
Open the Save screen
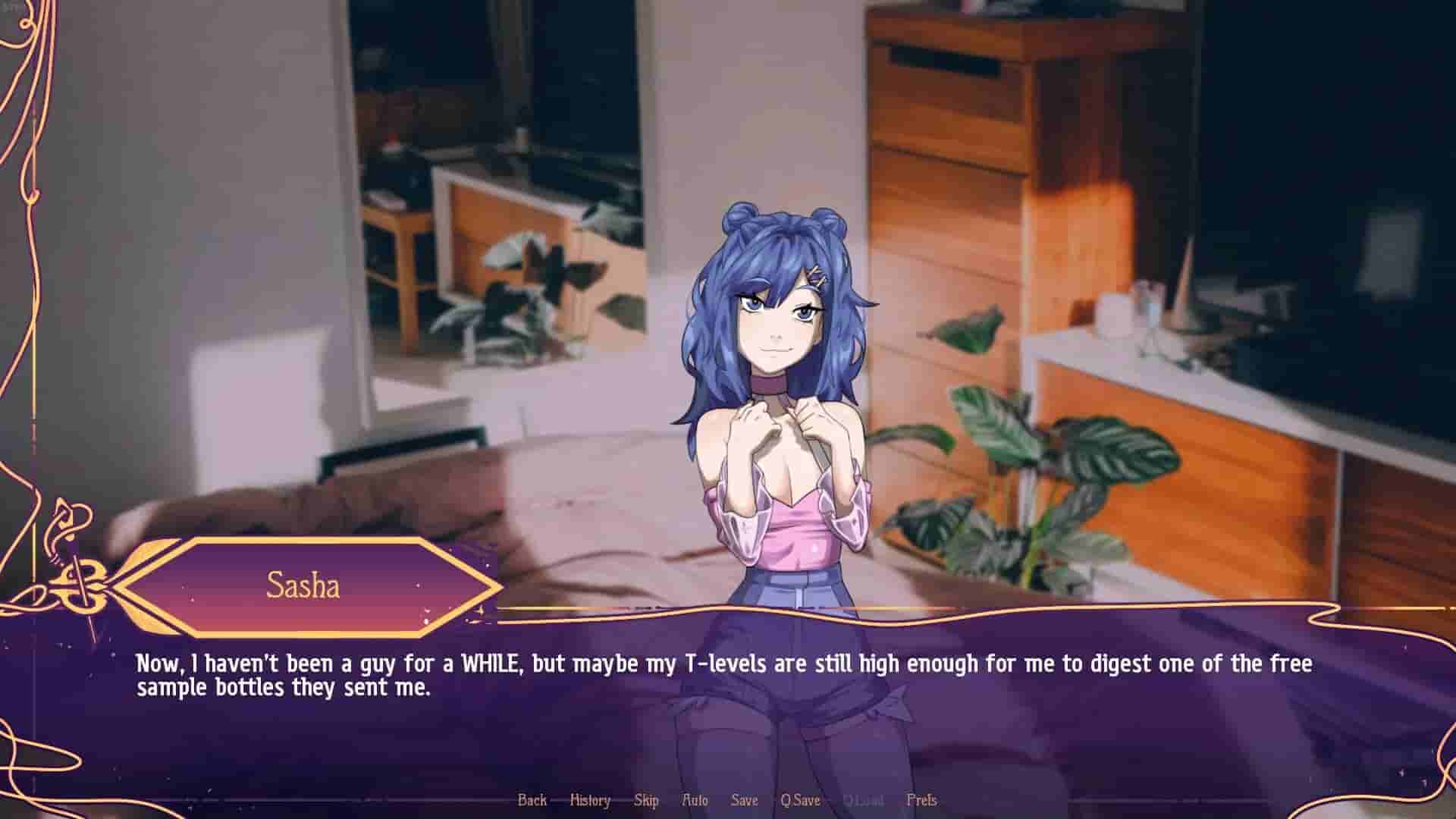[x=744, y=800]
